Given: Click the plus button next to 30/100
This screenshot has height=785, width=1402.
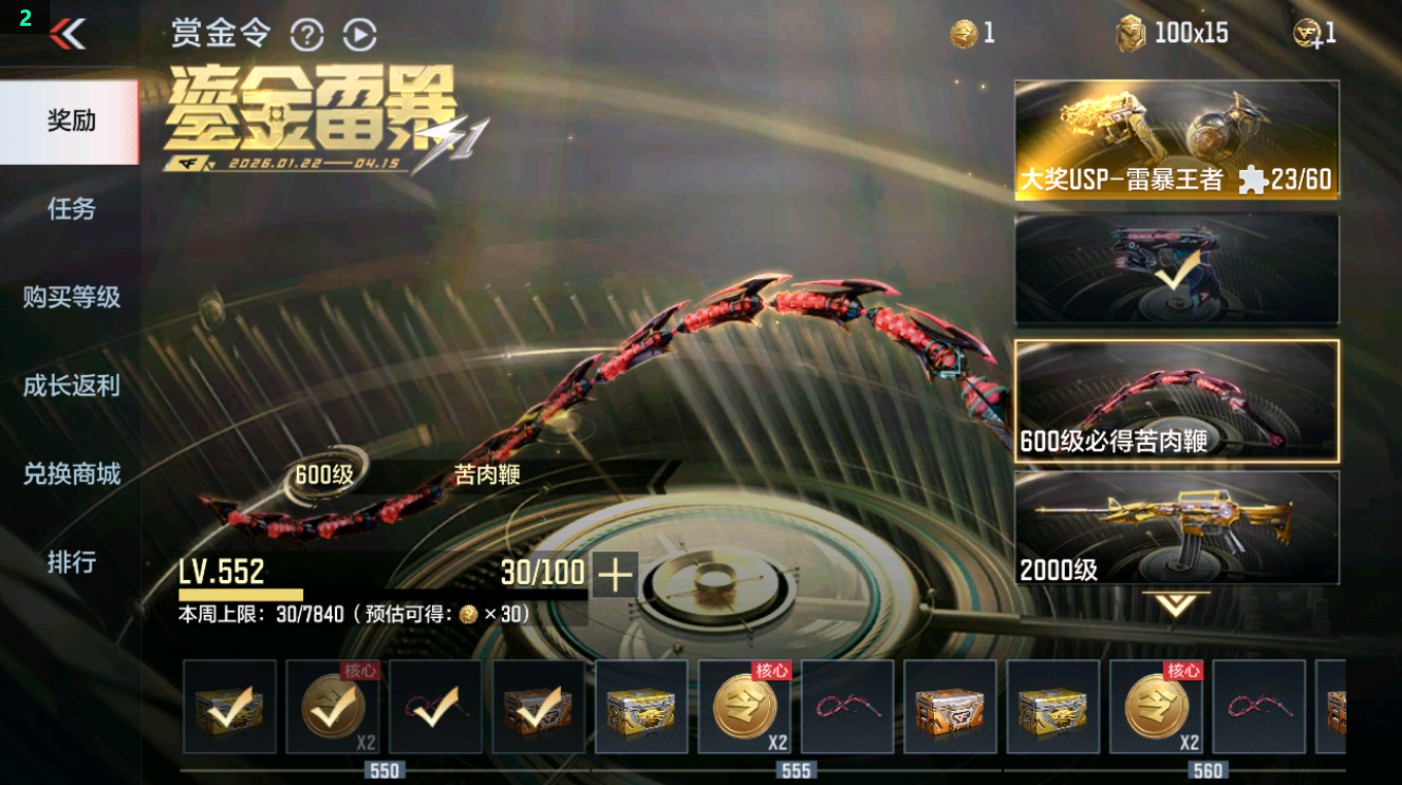Looking at the screenshot, I should pyautogui.click(x=617, y=574).
